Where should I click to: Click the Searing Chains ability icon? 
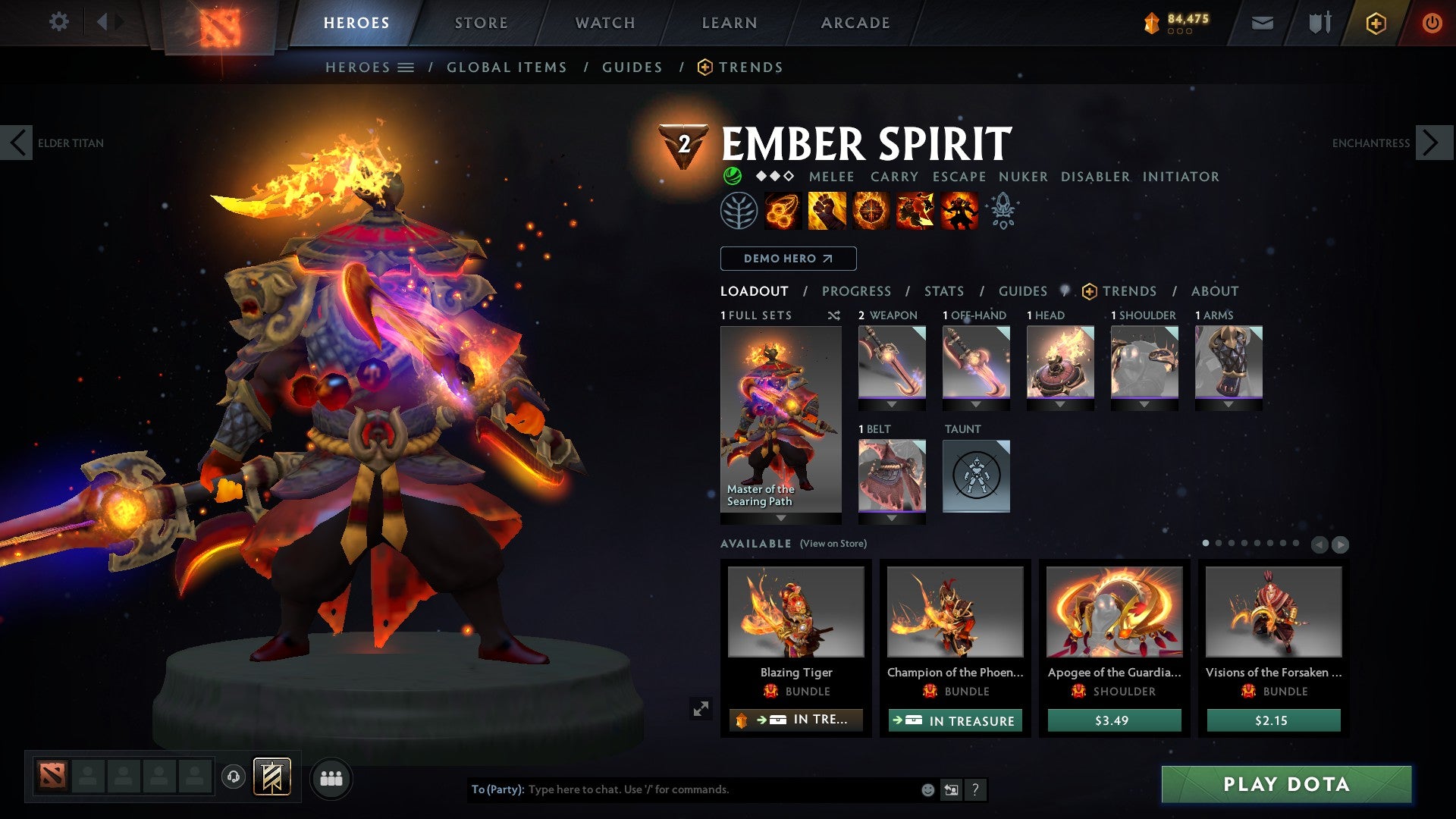782,211
